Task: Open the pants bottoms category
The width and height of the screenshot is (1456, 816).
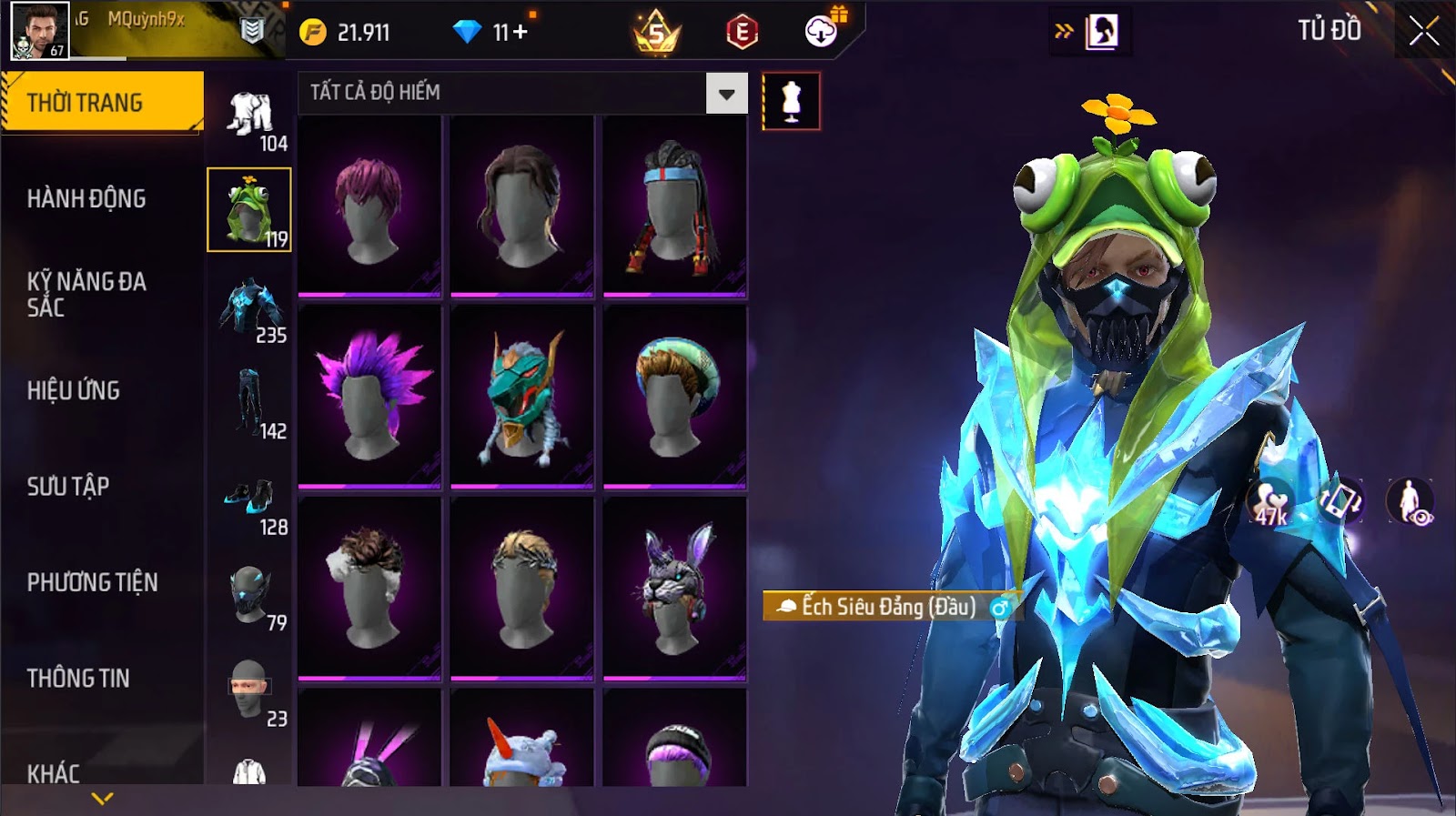Action: tap(248, 402)
